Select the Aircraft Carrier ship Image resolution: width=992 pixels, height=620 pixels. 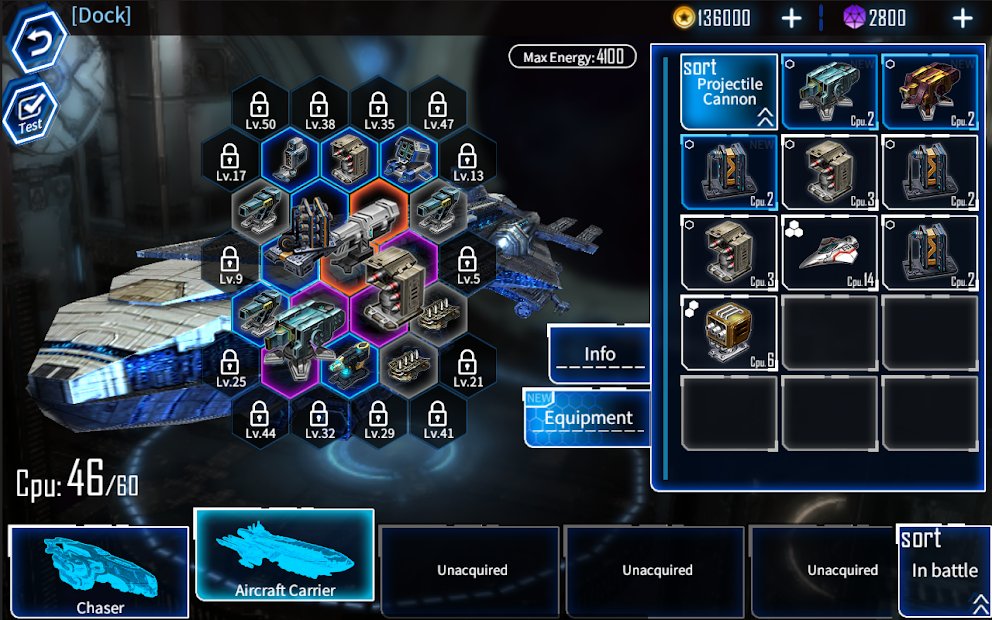pos(285,556)
